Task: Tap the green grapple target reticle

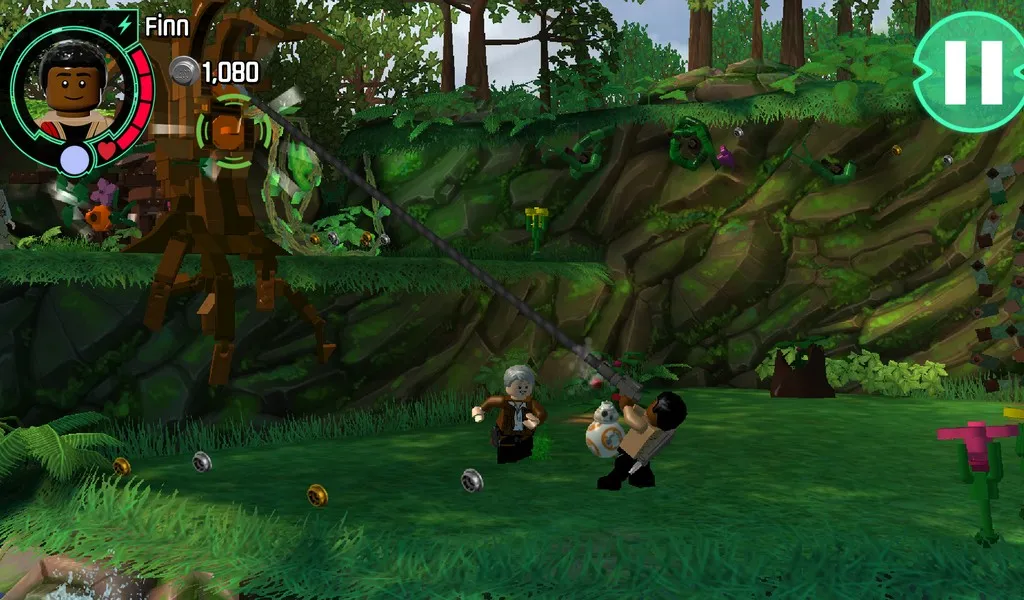Action: [x=233, y=130]
